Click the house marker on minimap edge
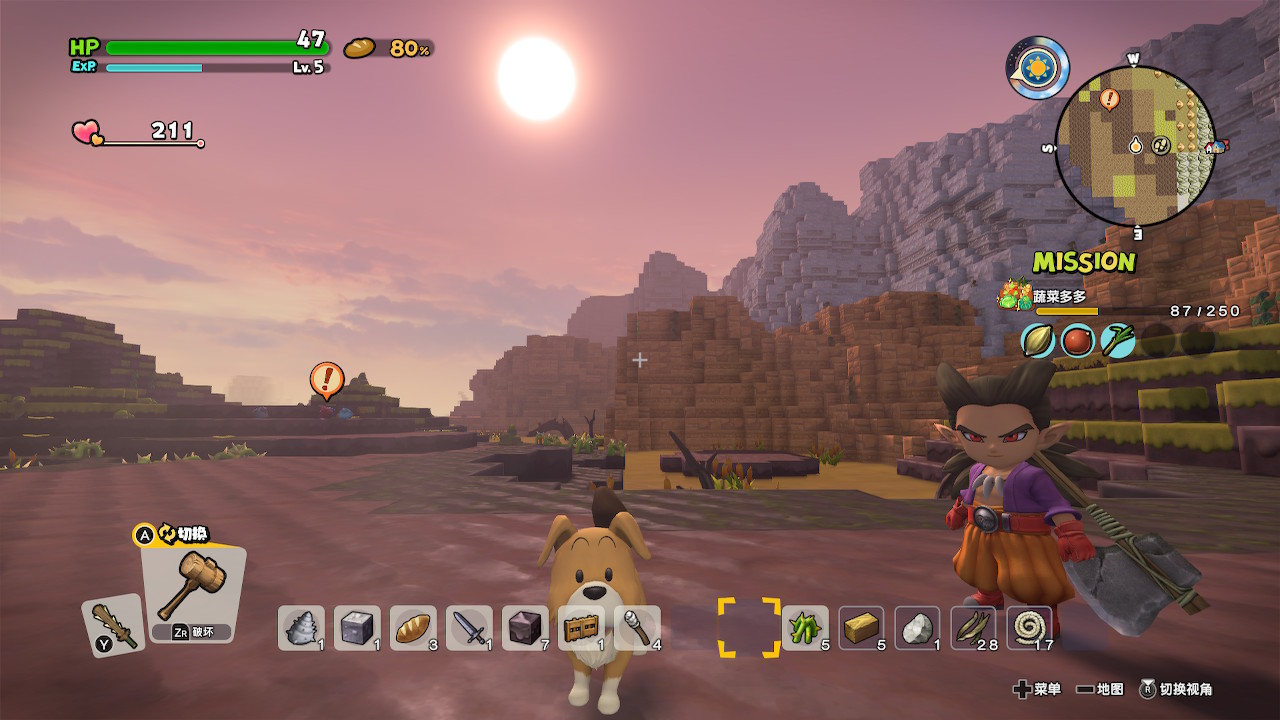 1215,147
